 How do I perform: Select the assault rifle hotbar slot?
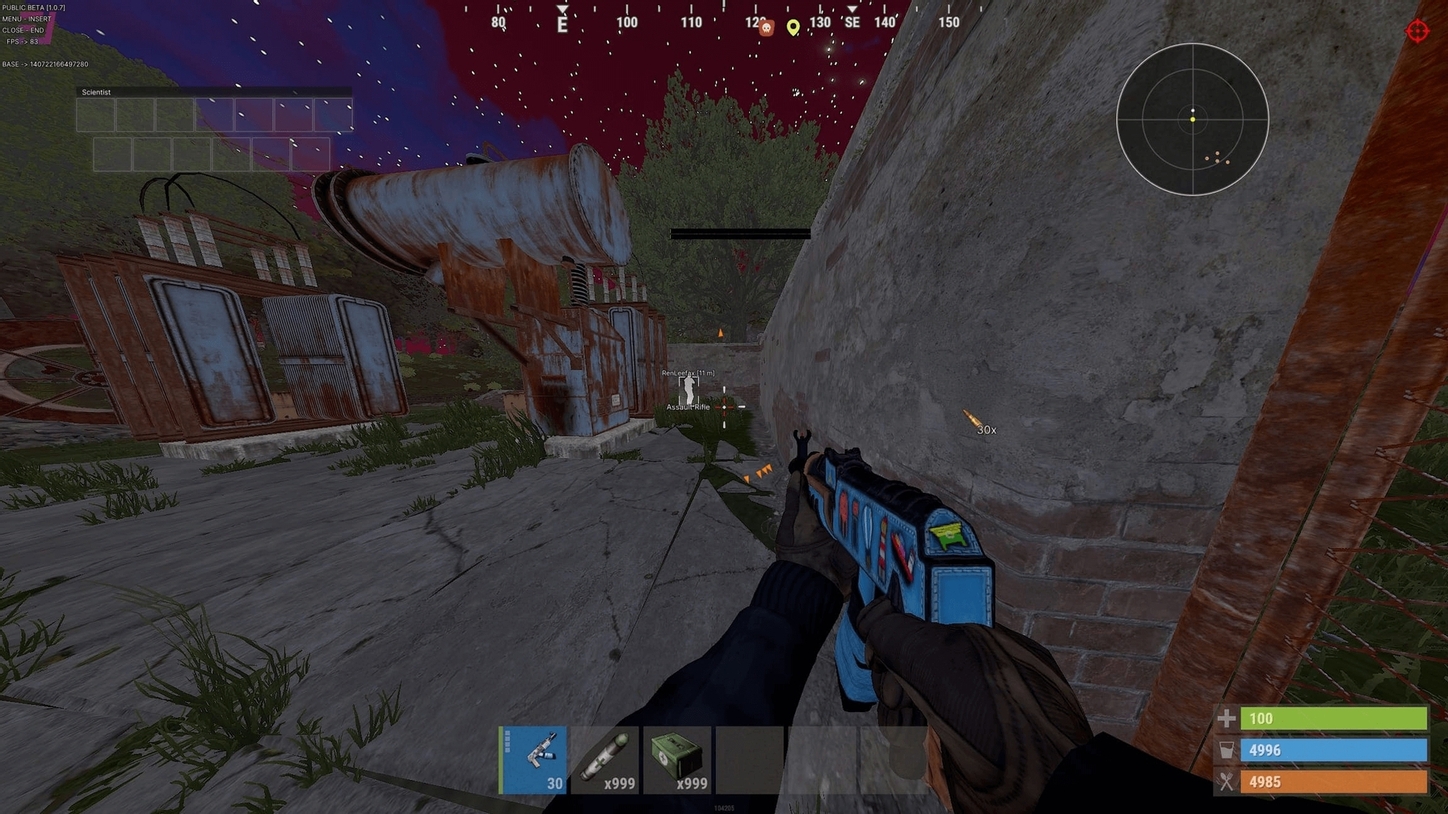(534, 760)
